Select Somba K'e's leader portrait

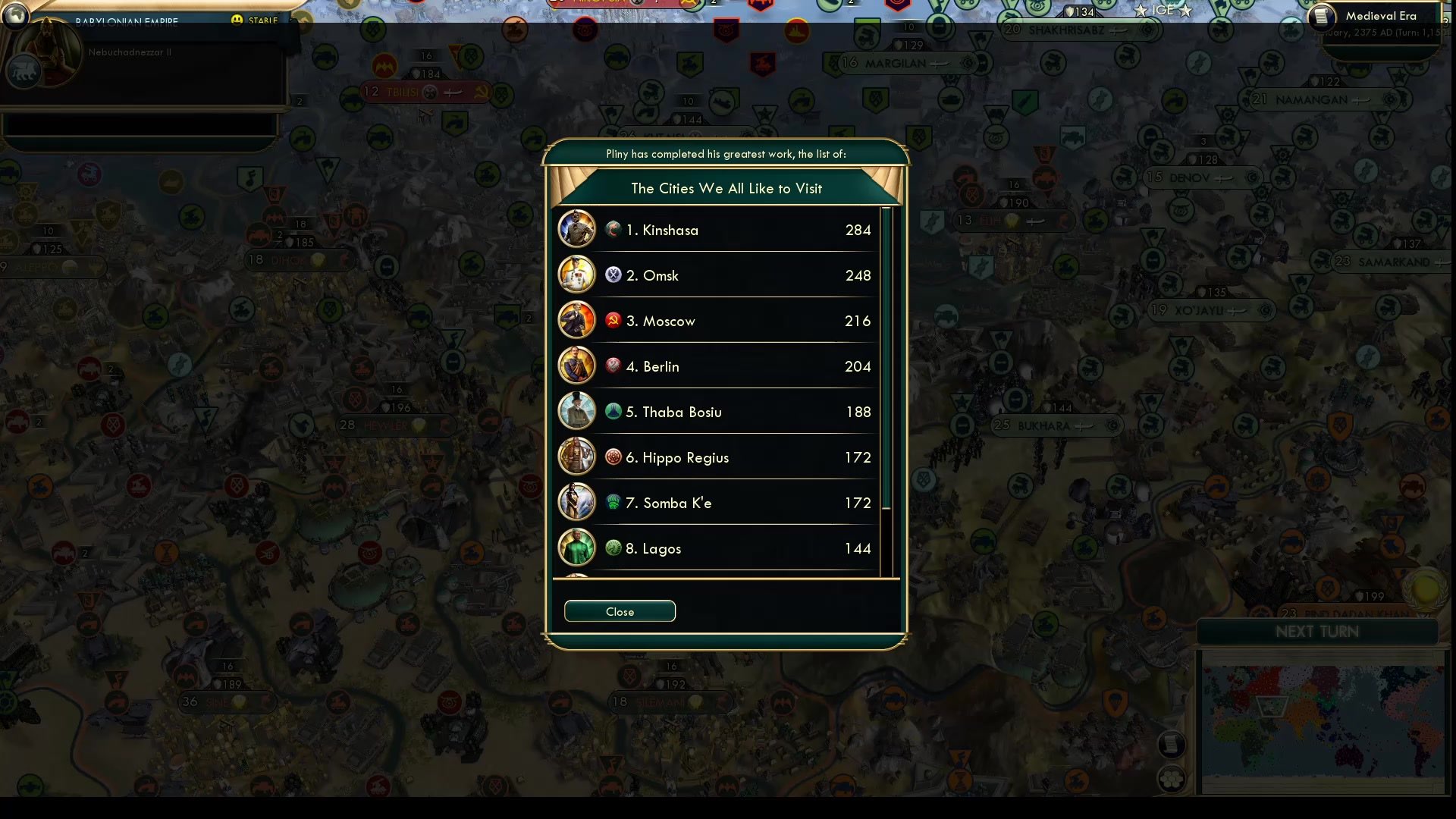[x=577, y=502]
